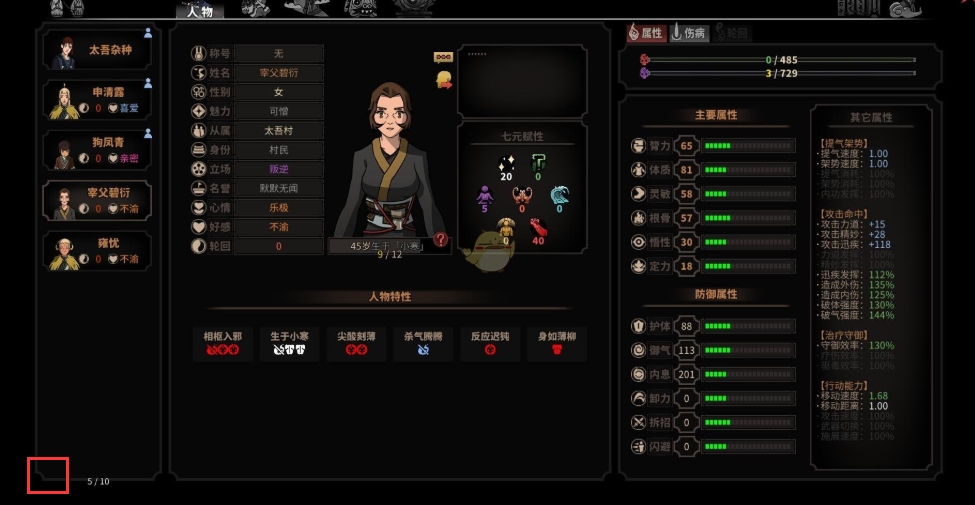Viewport: 975px width, 505px height.
Task: Click the speech bubble icon beside the portrait
Action: click(443, 57)
